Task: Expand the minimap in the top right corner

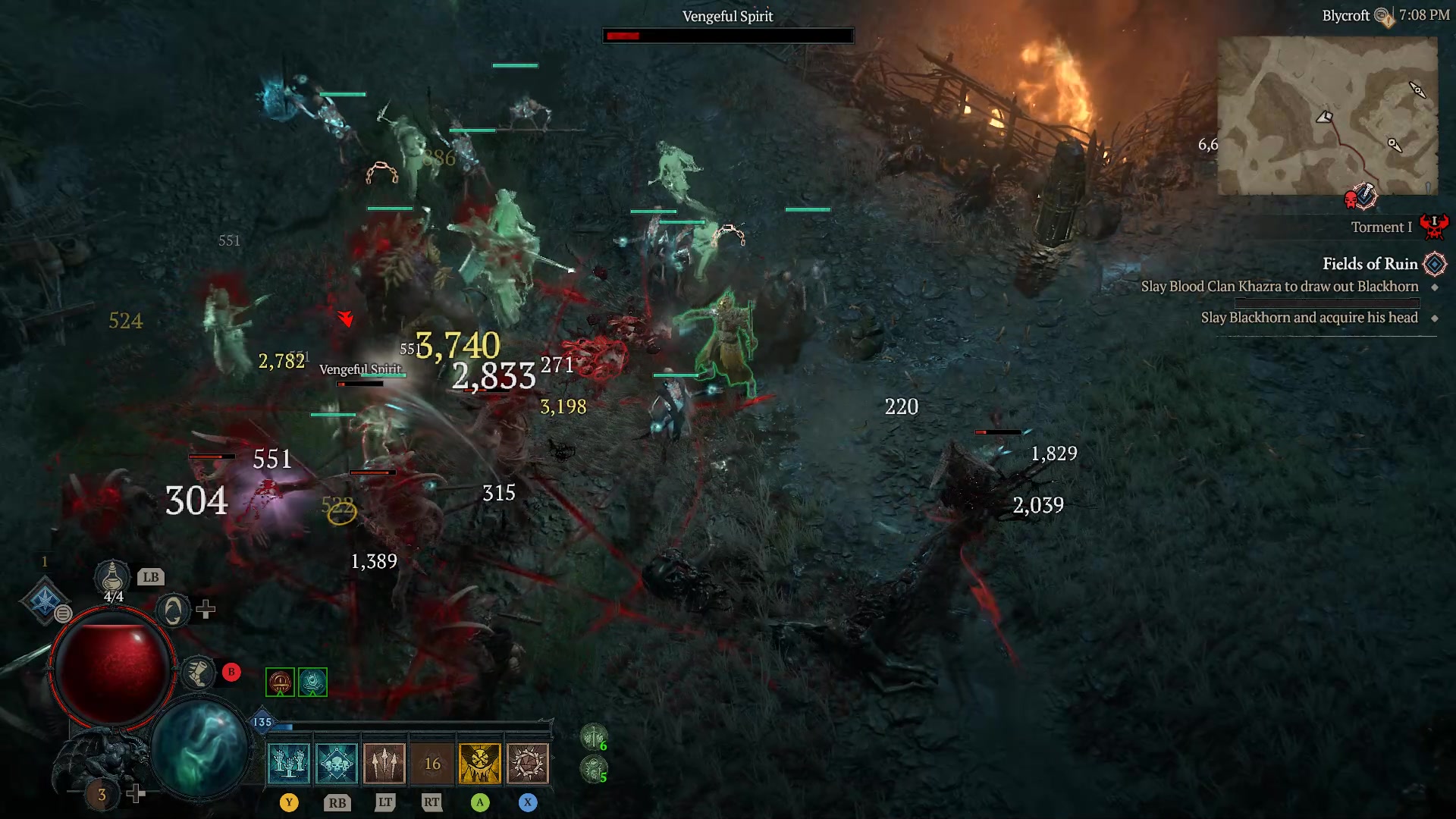Action: pos(1327,114)
